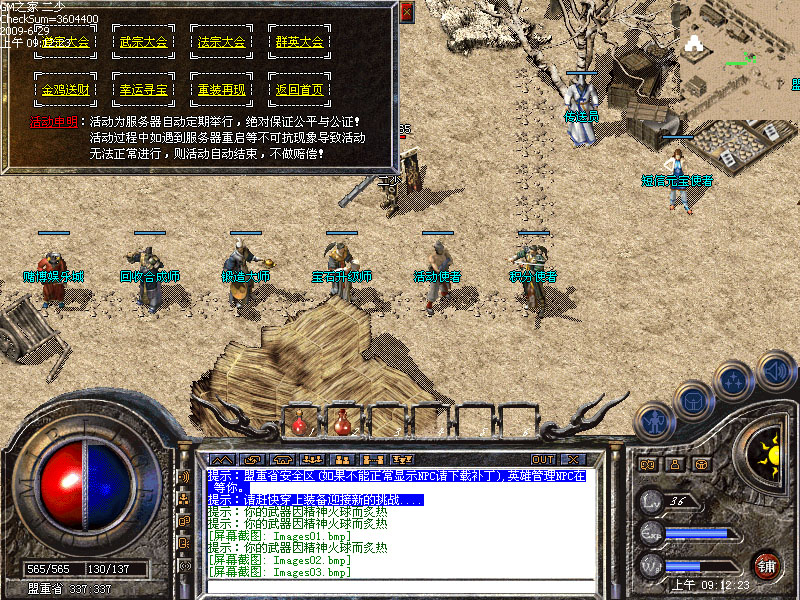The height and width of the screenshot is (600, 800).
Task: Open the bag inventory round button
Action: 691,401
